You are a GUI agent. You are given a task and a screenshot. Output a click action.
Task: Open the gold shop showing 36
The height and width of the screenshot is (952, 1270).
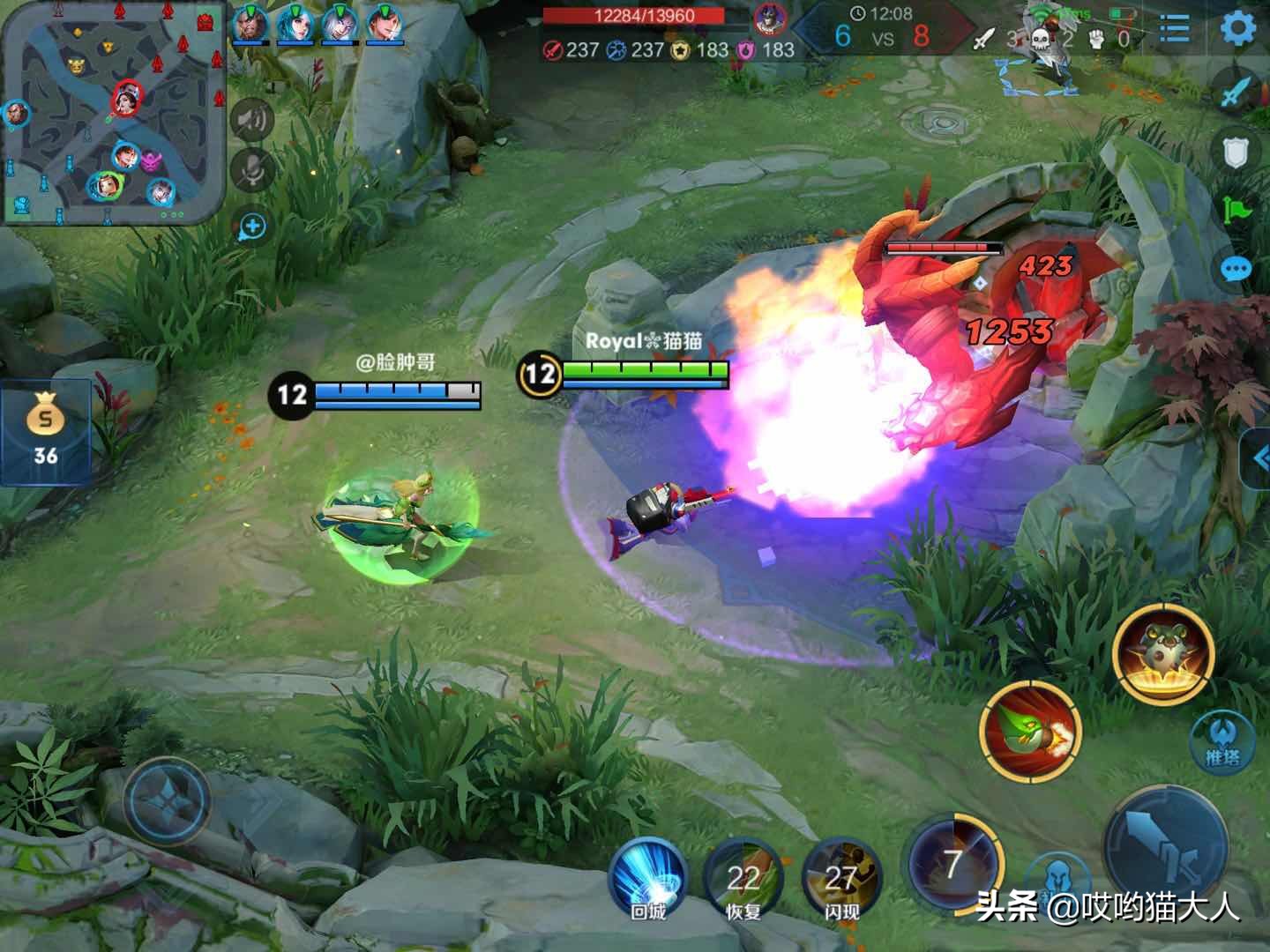point(45,432)
